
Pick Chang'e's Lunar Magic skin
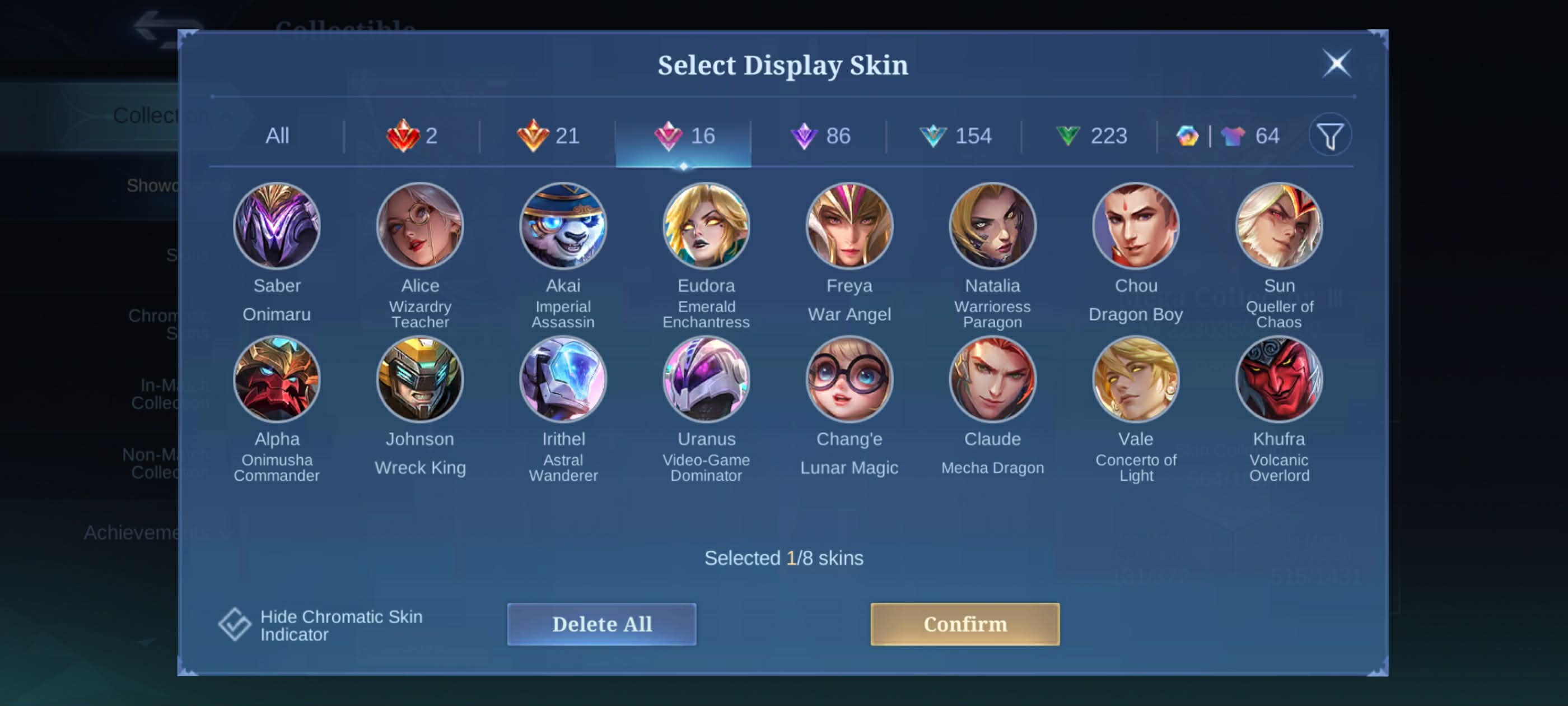(849, 379)
